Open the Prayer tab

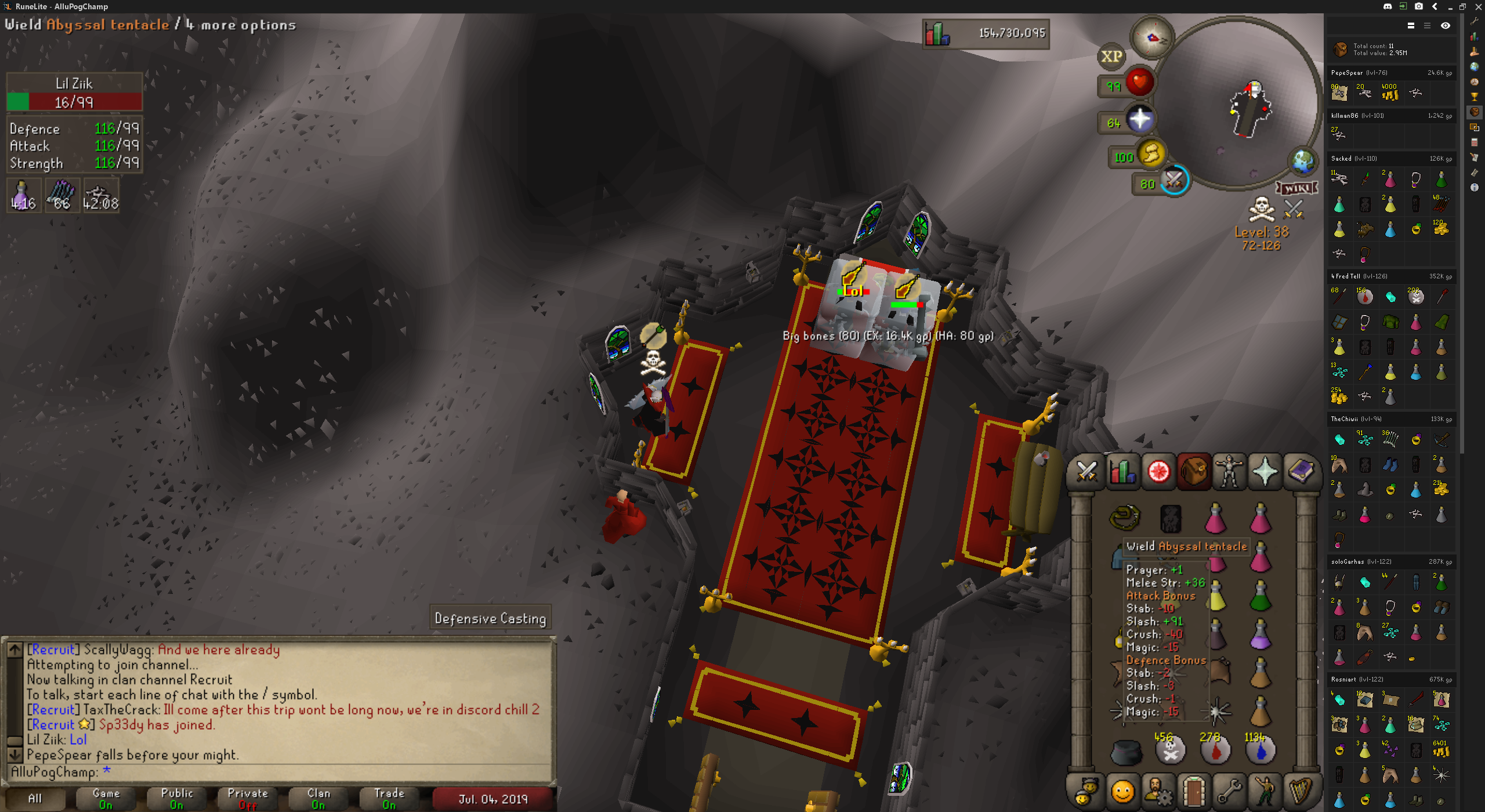1265,472
